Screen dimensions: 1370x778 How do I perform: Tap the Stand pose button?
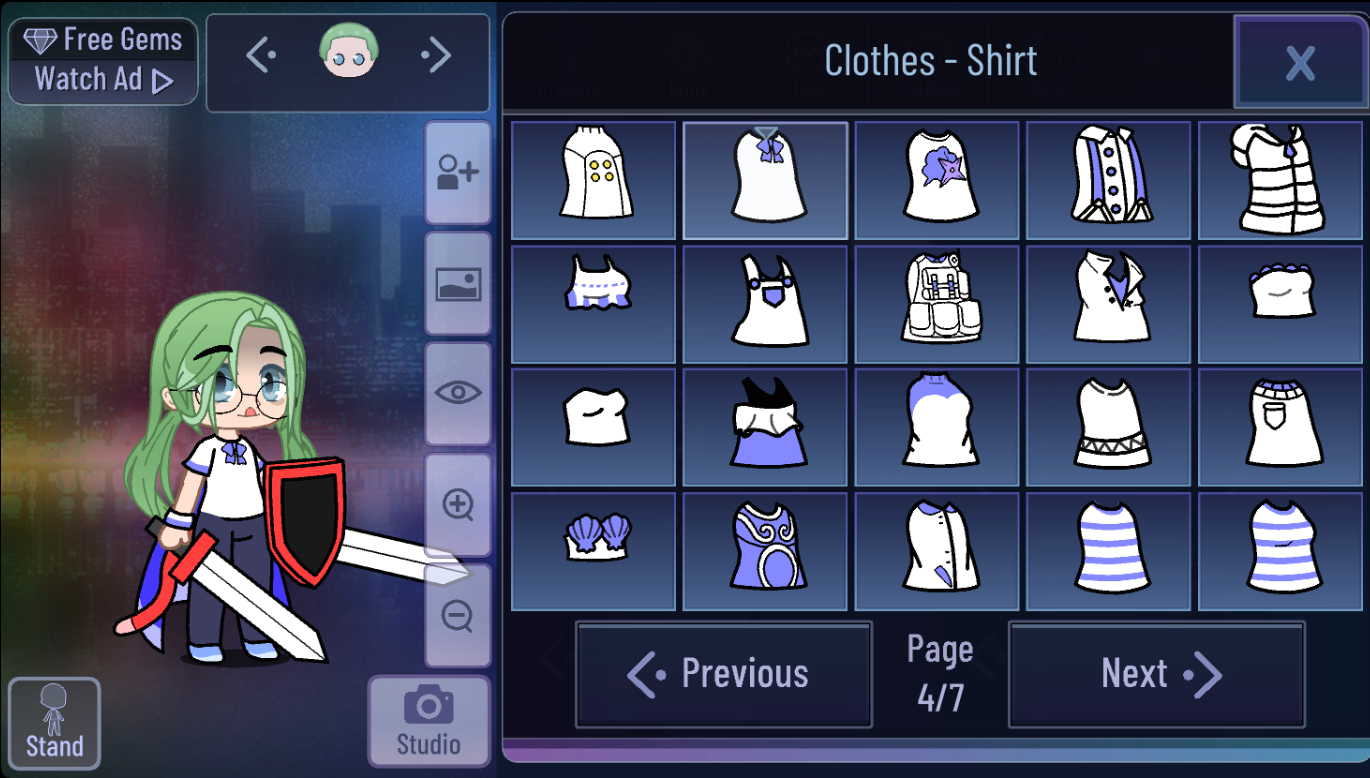pos(54,721)
